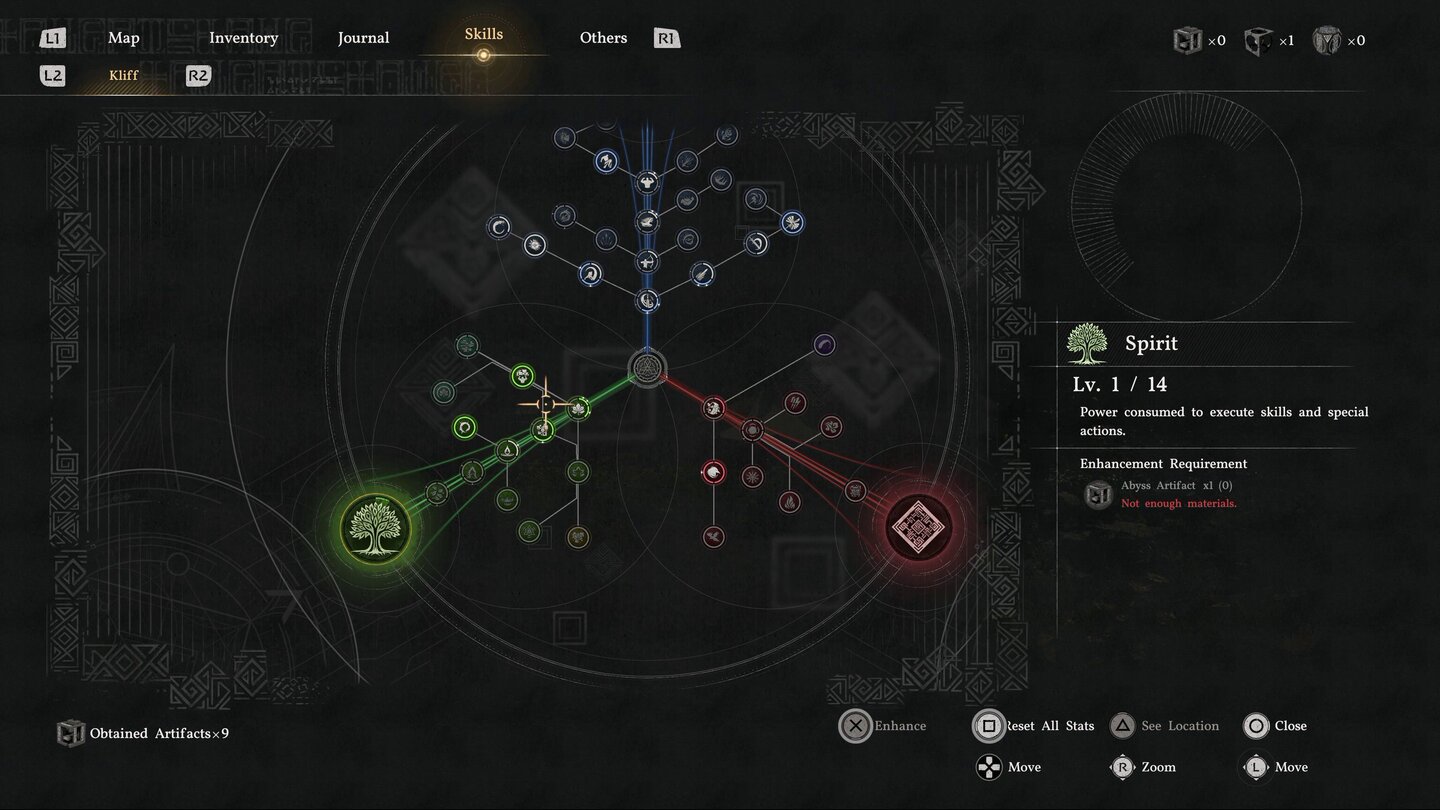Go to the Journal tab
Screen dimensions: 1440x810
click(363, 38)
